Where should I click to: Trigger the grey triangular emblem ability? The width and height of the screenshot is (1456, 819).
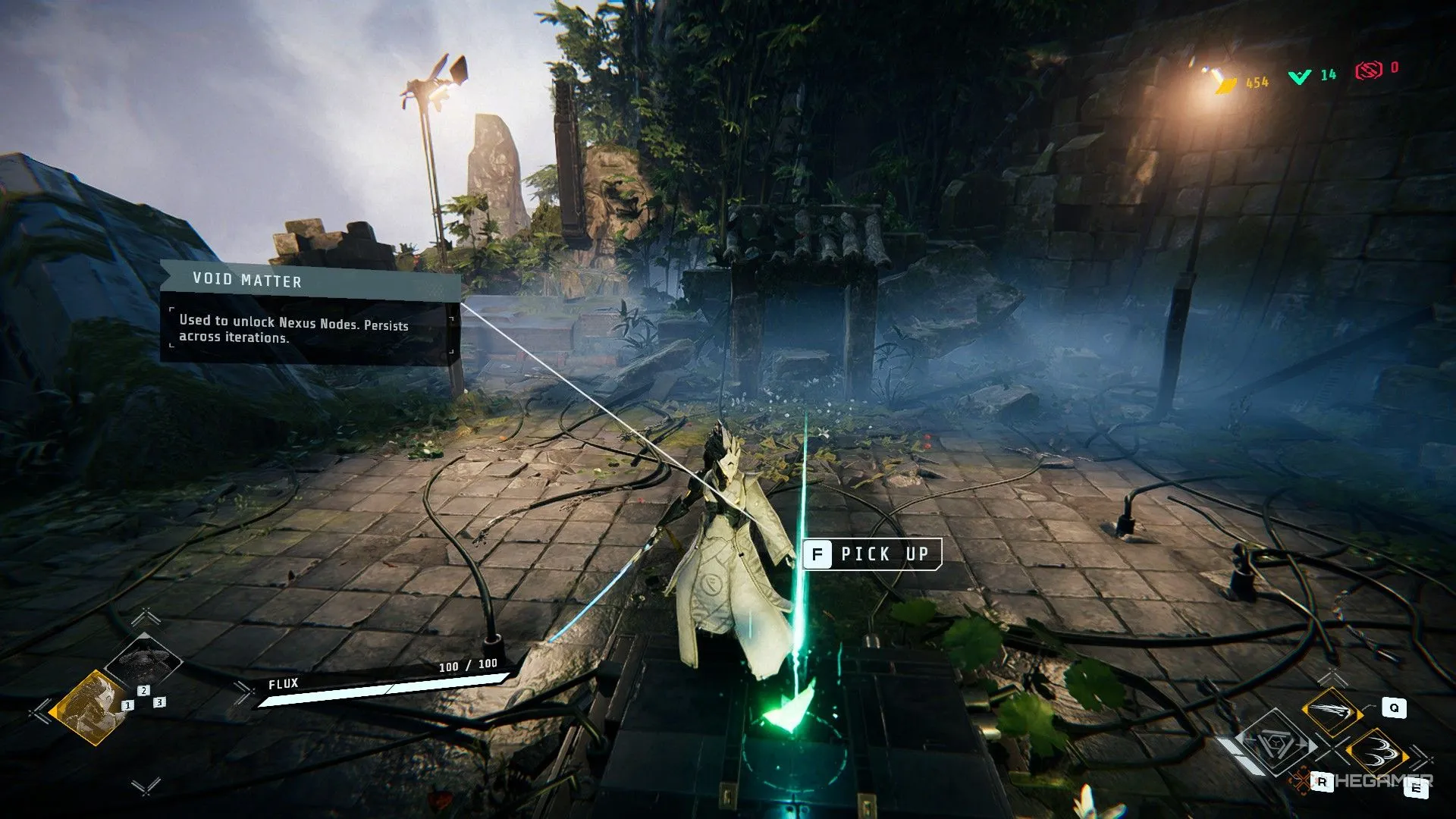(x=1276, y=743)
